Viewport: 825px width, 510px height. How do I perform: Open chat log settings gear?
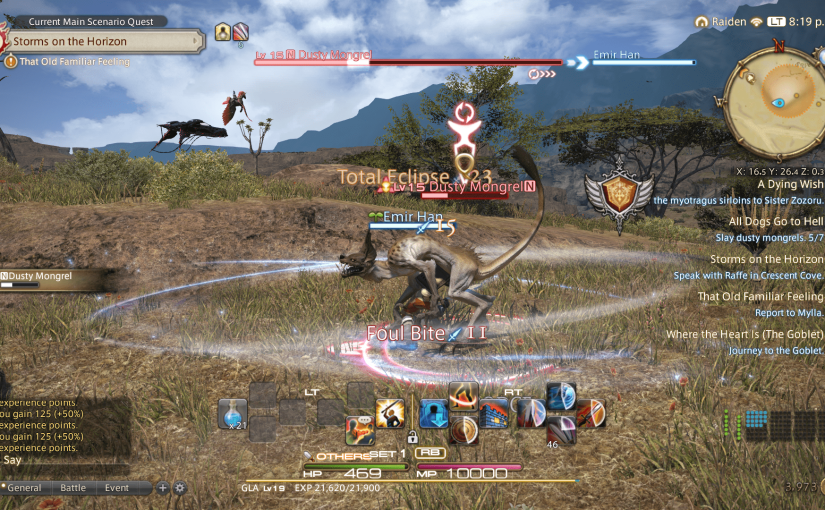click(180, 488)
